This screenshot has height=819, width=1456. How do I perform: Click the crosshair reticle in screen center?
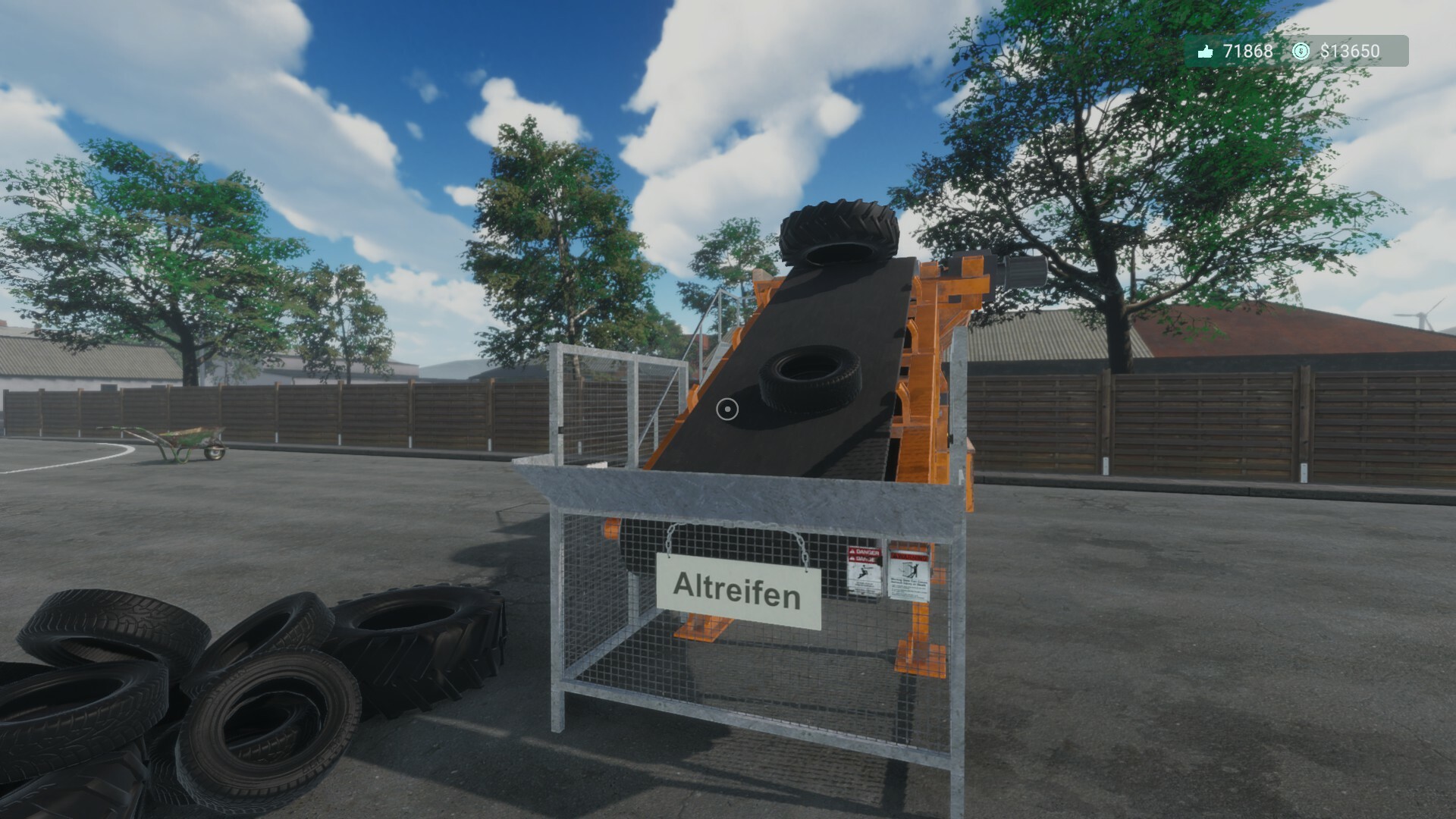[727, 409]
